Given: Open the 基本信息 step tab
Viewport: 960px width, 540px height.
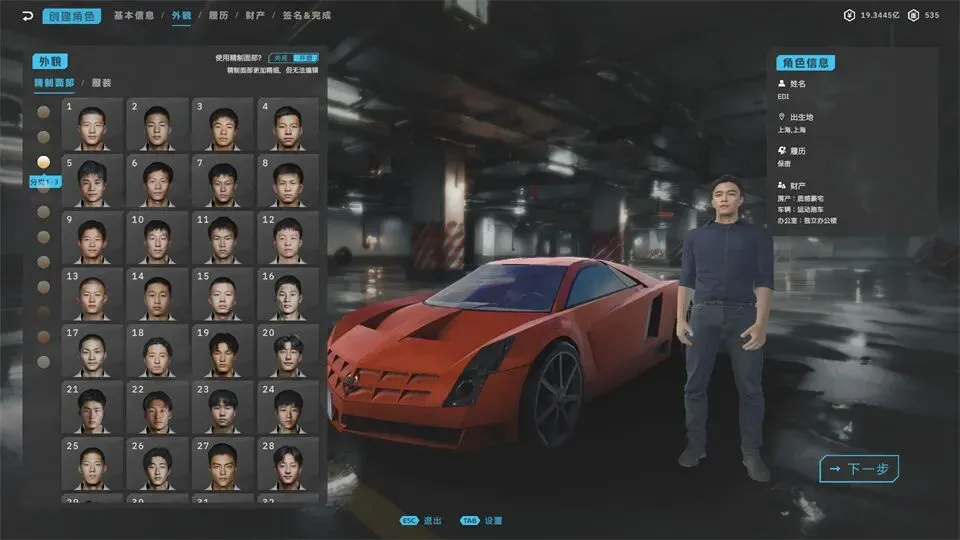Looking at the screenshot, I should point(133,16).
